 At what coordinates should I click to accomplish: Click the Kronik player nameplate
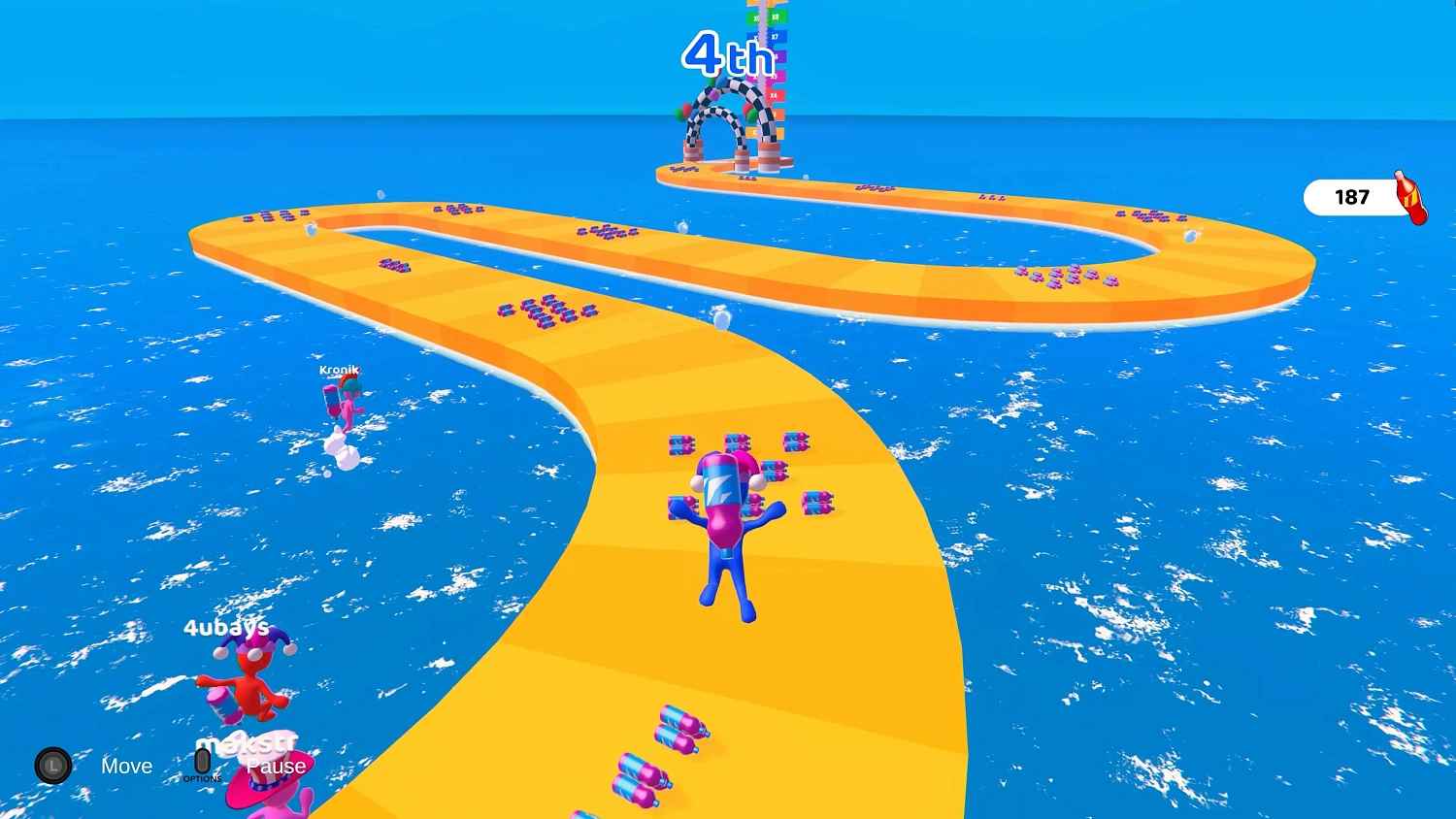[x=339, y=371]
